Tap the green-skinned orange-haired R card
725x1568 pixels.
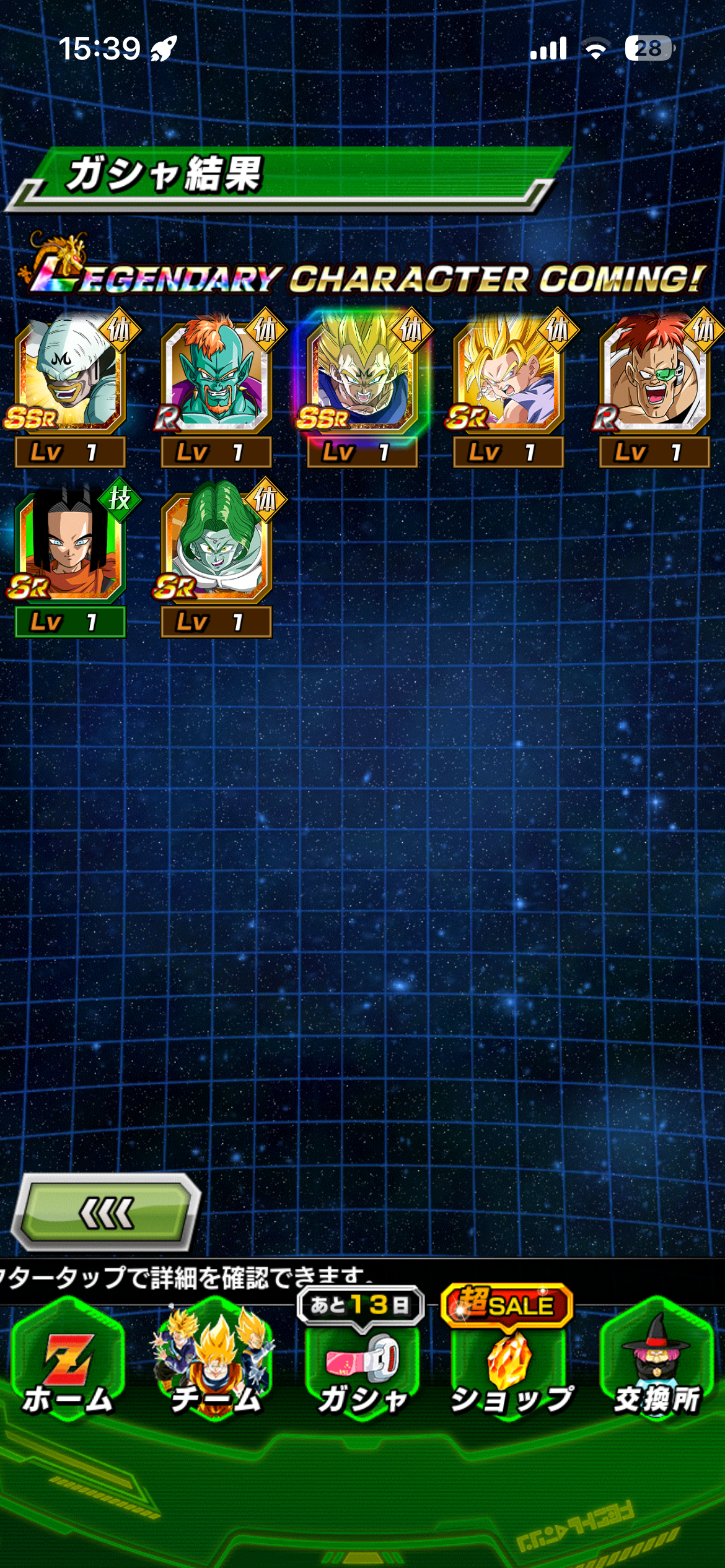coord(216,378)
